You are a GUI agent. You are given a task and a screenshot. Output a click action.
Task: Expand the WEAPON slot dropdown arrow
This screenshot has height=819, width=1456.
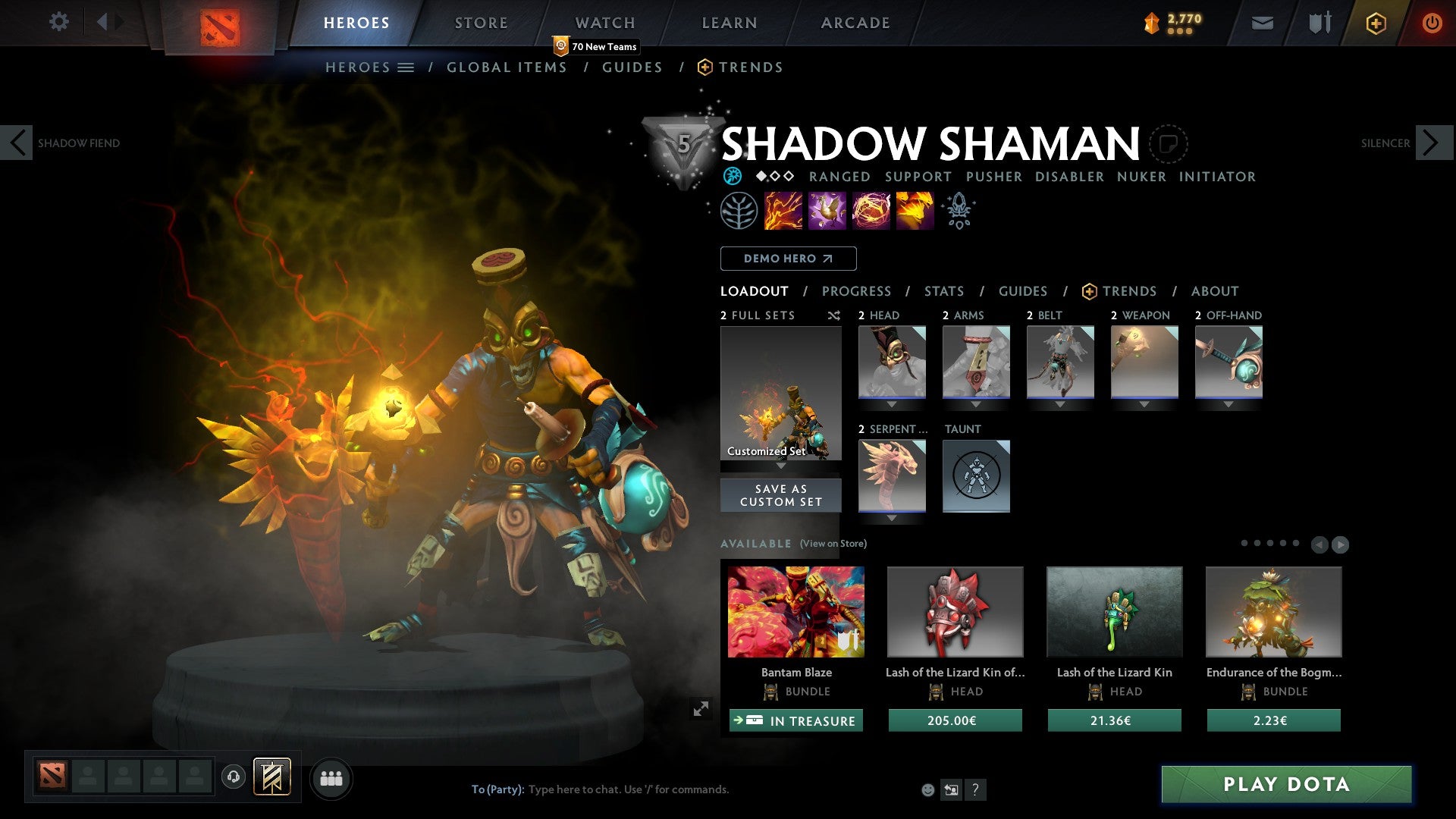1144,404
